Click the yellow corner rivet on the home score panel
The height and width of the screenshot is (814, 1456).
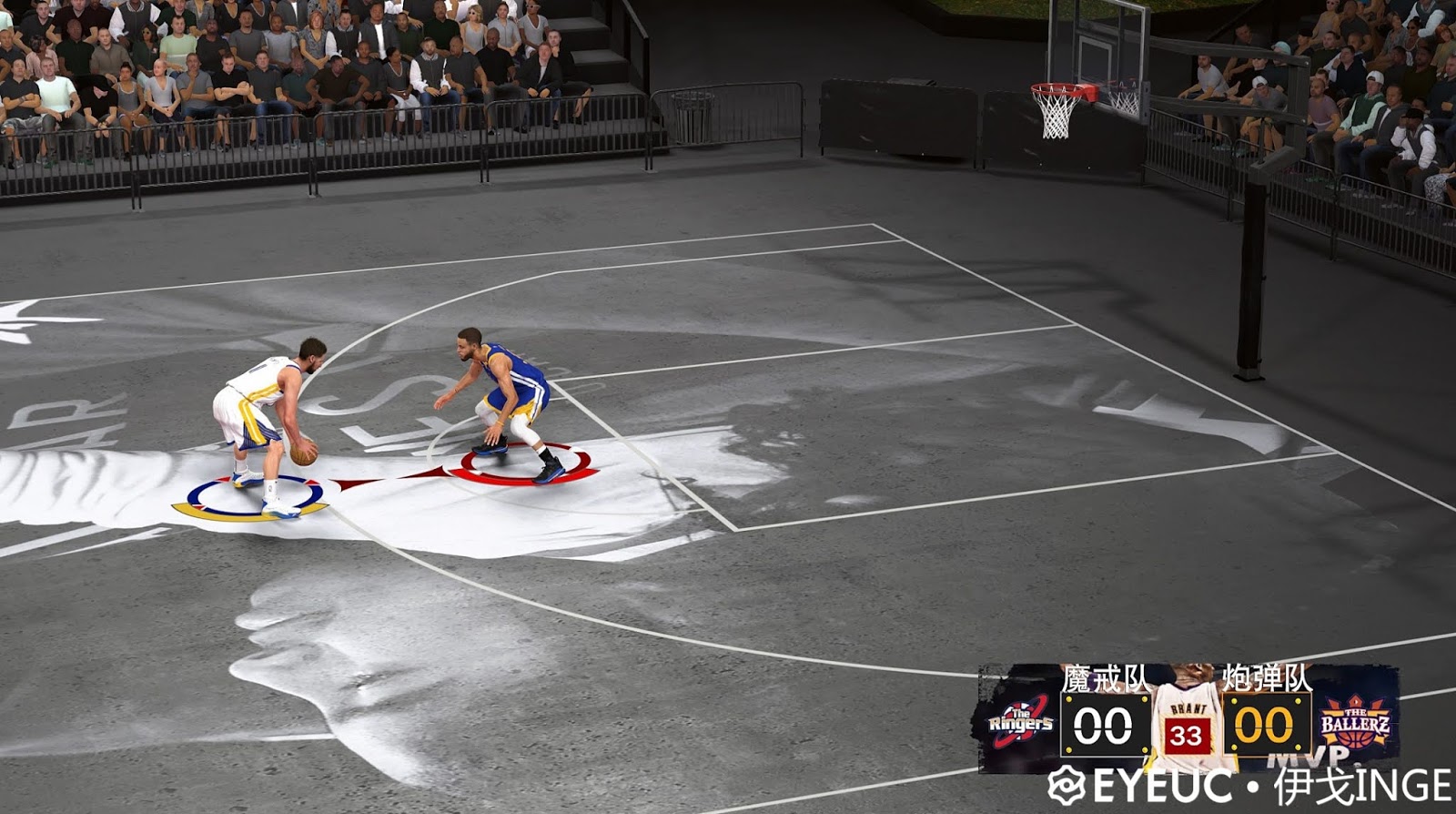pyautogui.click(x=1069, y=699)
